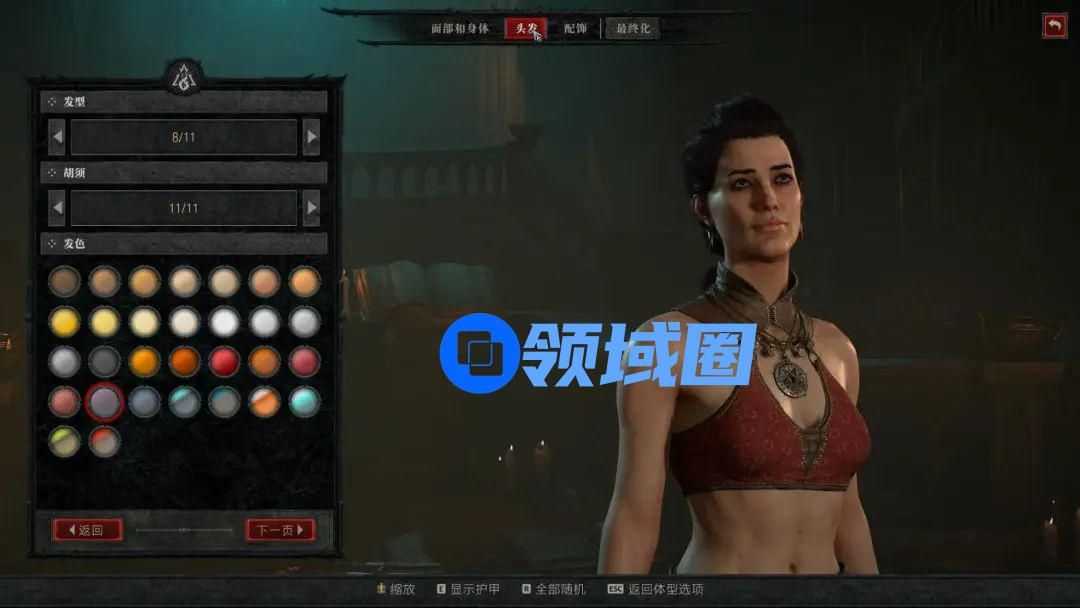Open the 配饰 tab
This screenshot has height=608, width=1080.
576,28
